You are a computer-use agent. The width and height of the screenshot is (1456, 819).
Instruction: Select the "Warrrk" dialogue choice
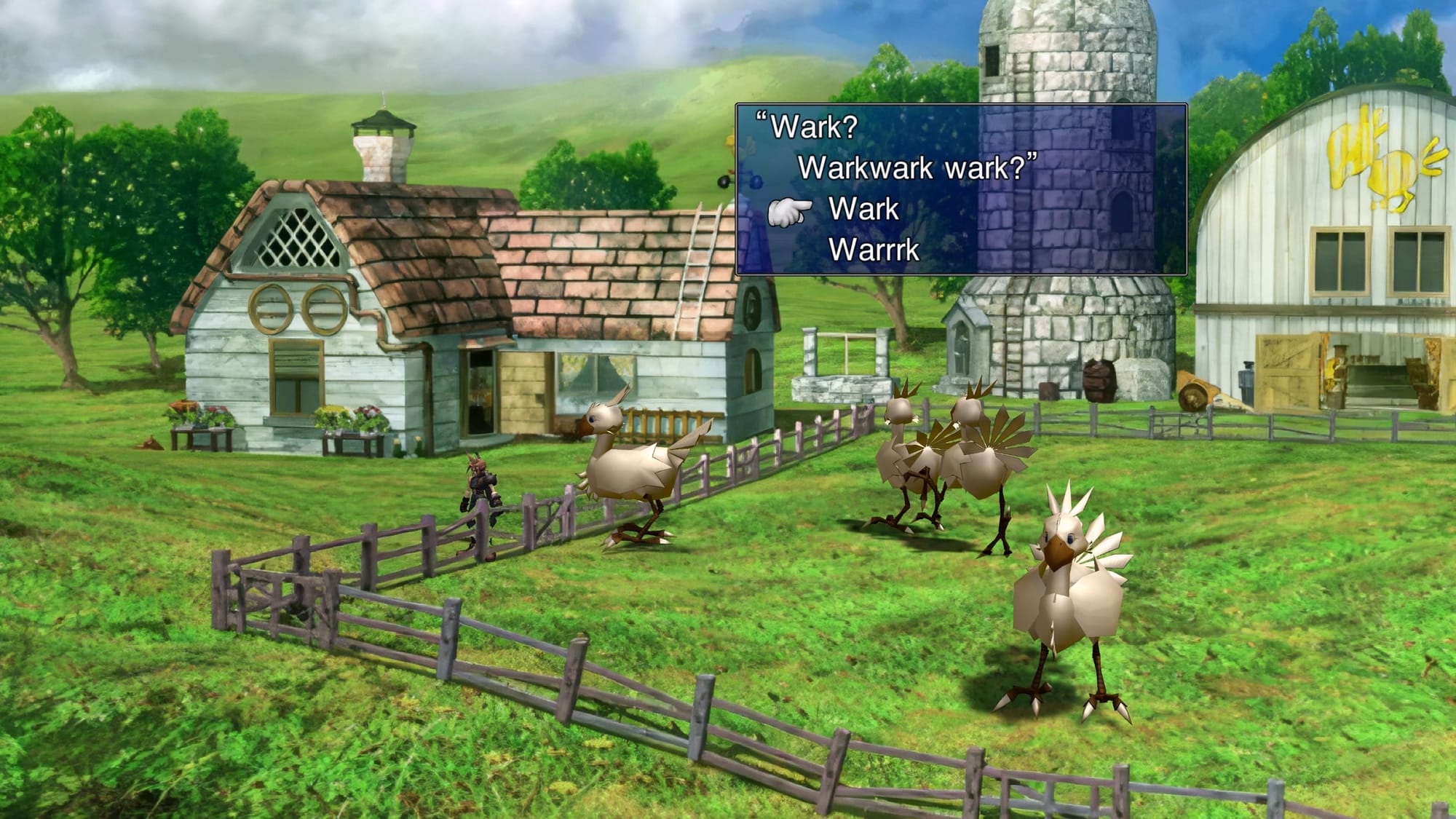click(x=874, y=250)
